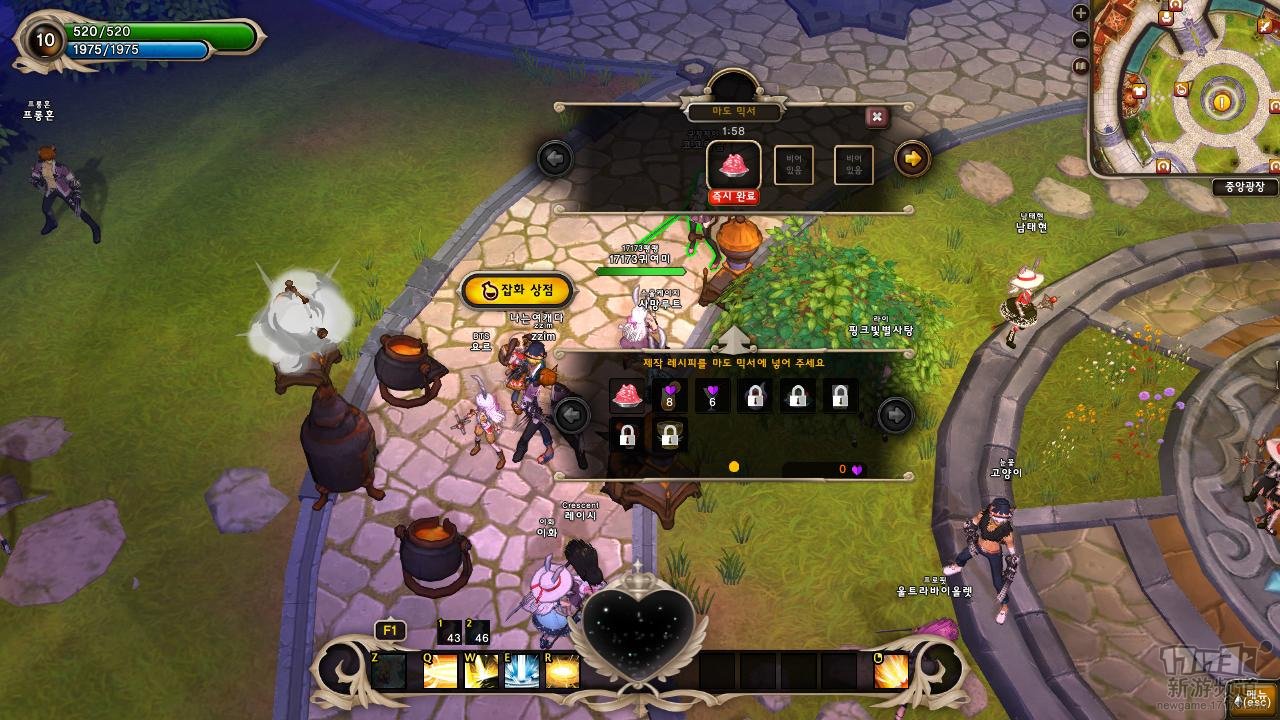Select the pink dessert in the mixer slot
This screenshot has height=720, width=1280.
pyautogui.click(x=734, y=164)
